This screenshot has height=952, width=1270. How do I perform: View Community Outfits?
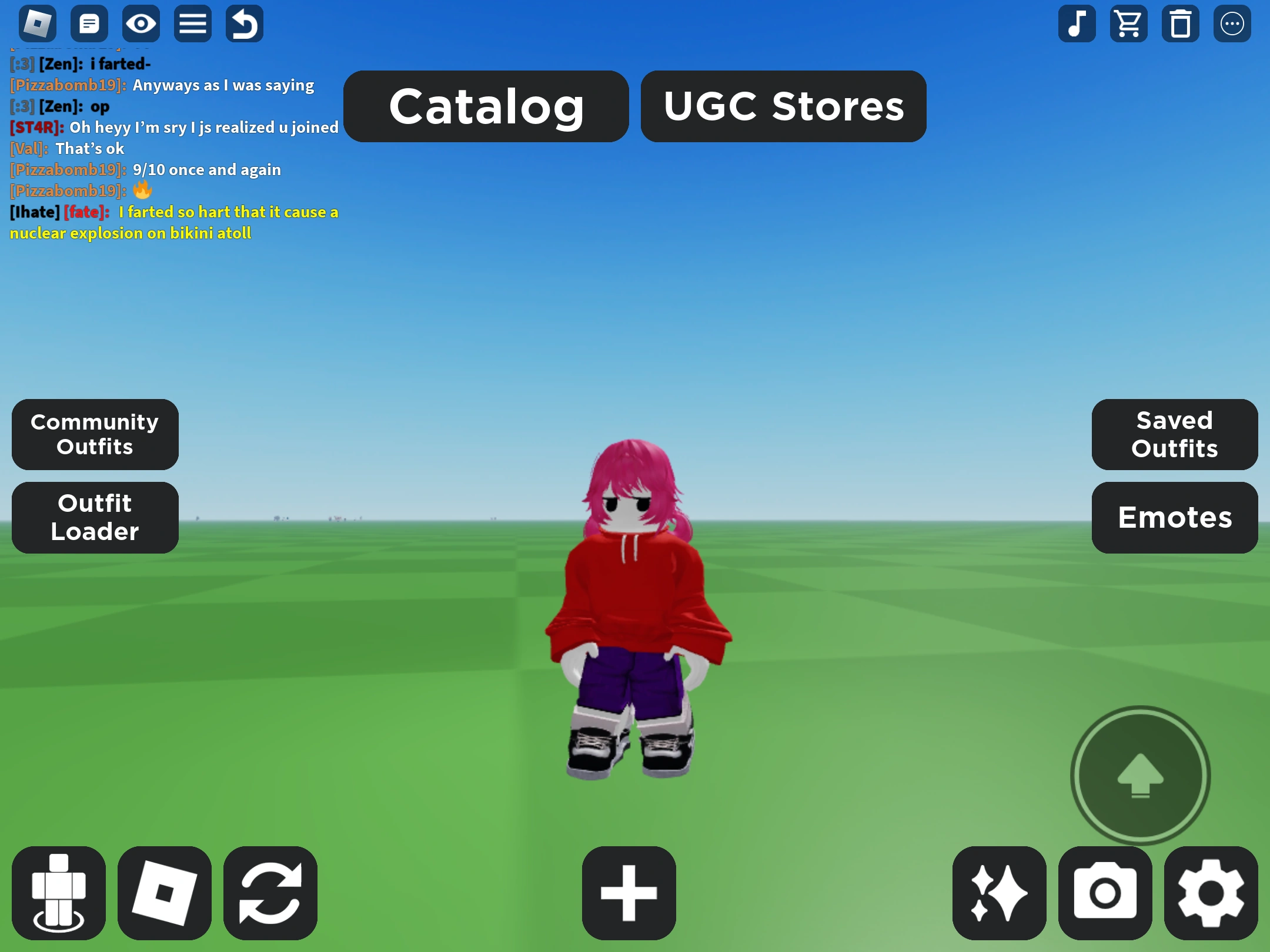[95, 434]
